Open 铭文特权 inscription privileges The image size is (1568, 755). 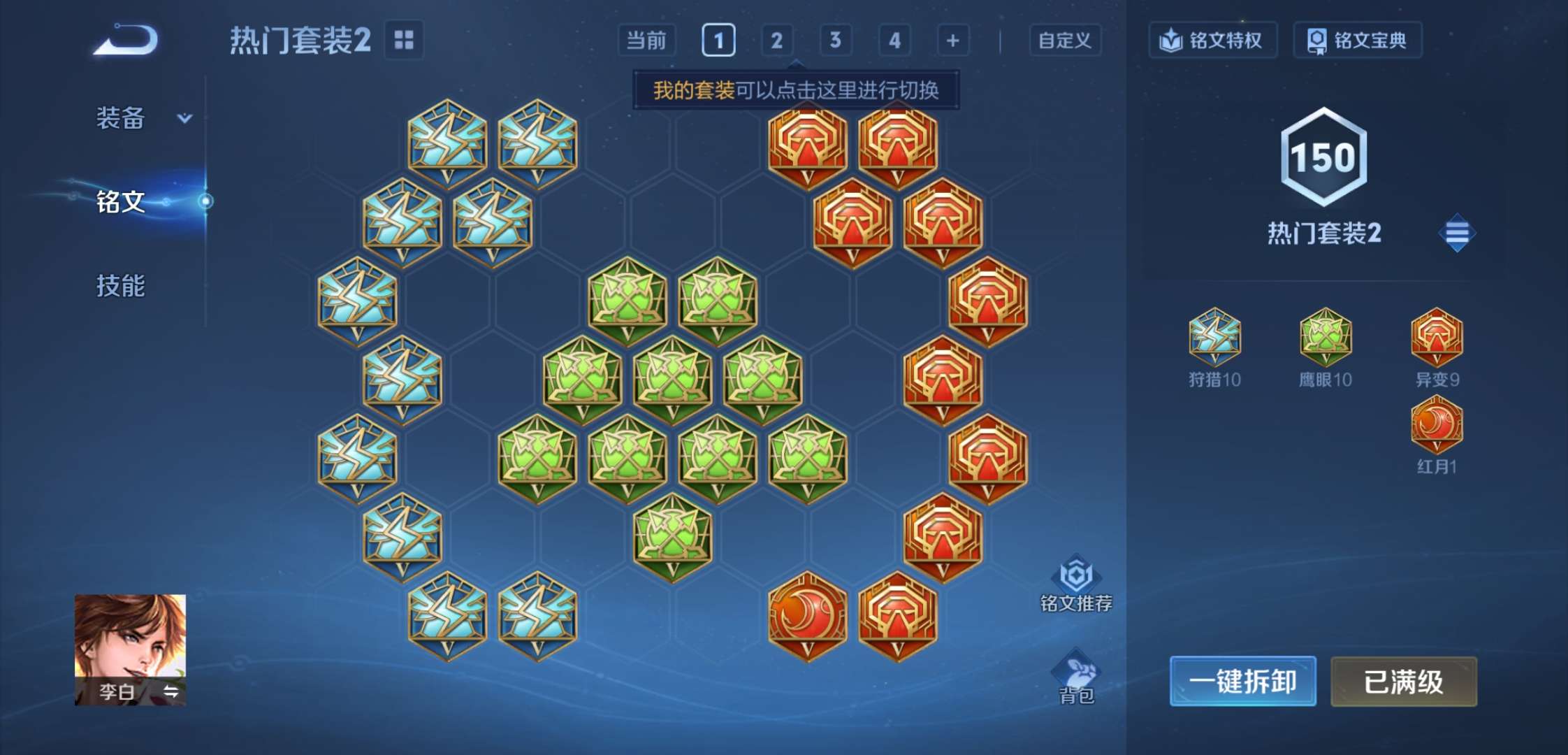(1212, 40)
